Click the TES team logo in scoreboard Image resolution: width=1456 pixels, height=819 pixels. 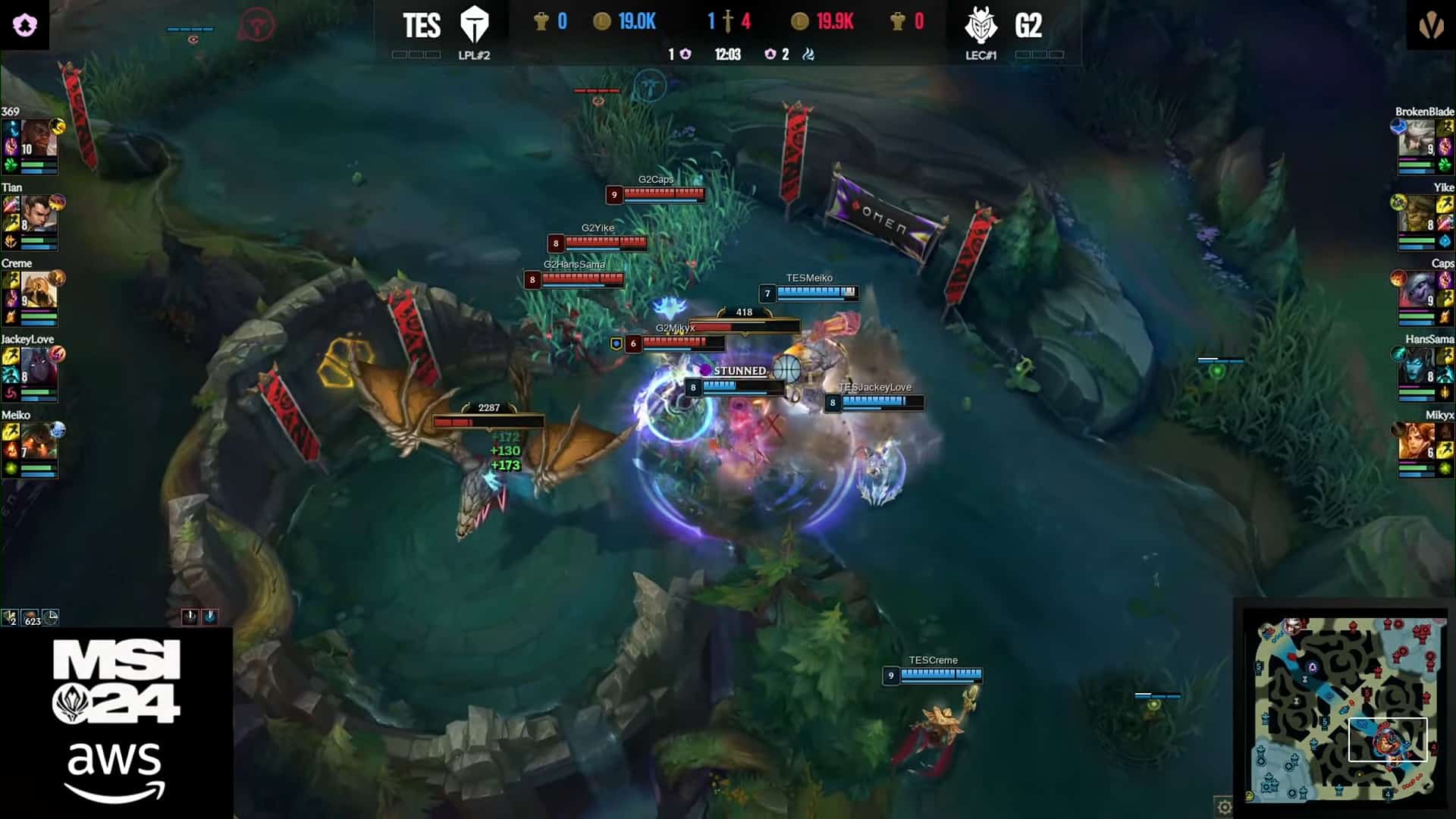point(476,24)
